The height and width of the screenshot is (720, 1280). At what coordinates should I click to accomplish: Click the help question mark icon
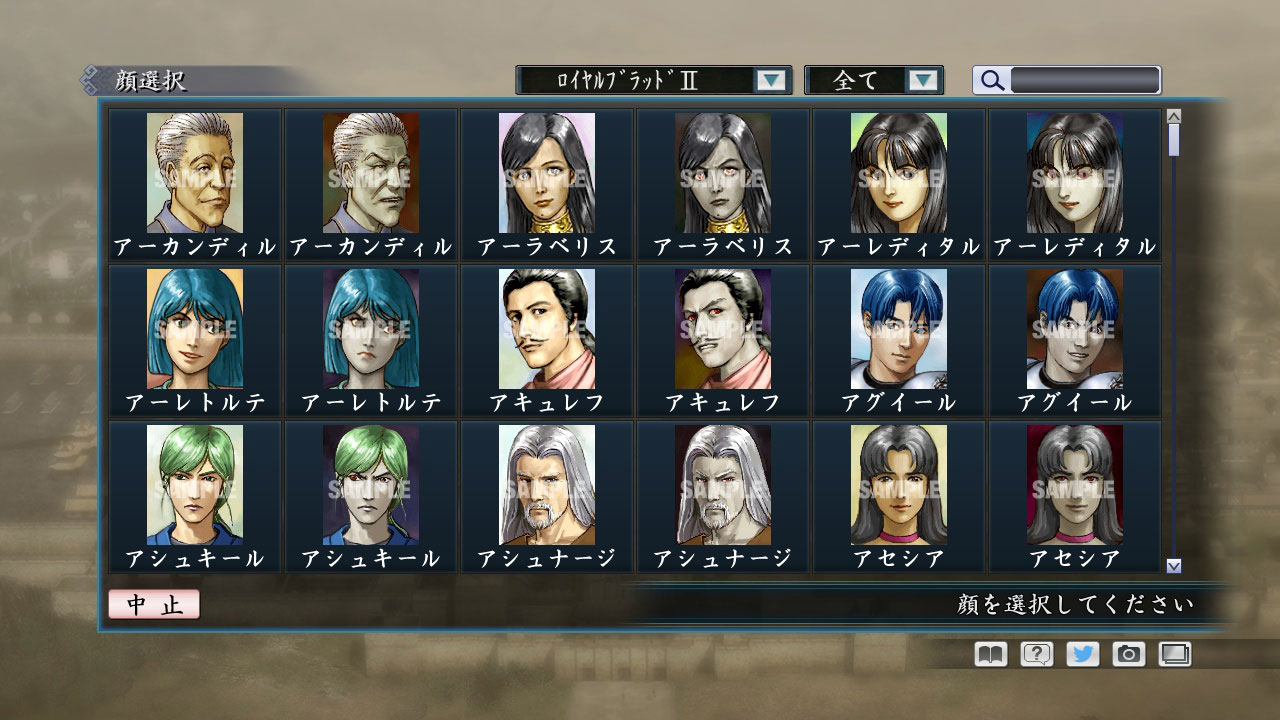click(1037, 654)
